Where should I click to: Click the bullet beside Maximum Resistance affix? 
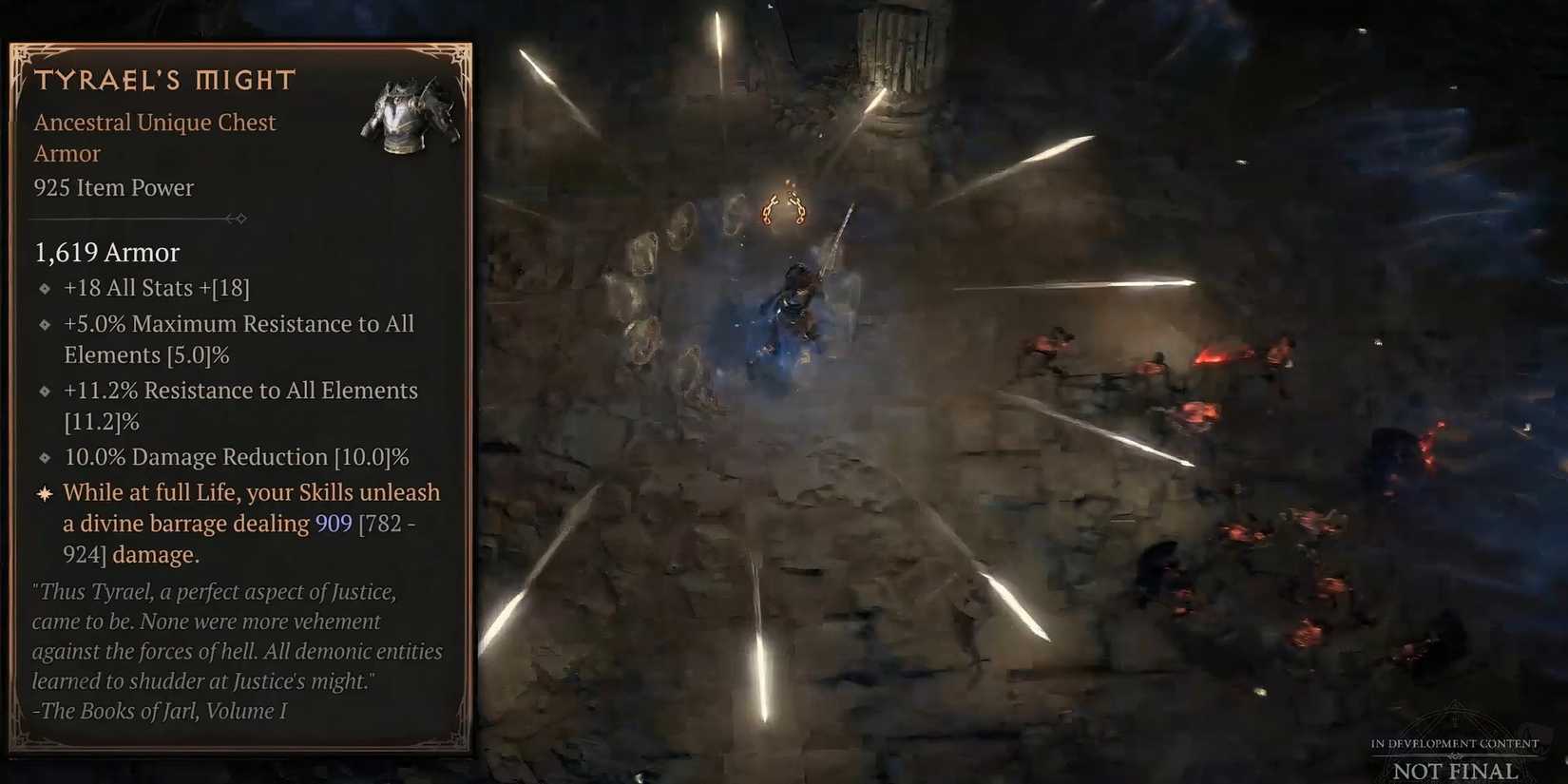pos(44,324)
